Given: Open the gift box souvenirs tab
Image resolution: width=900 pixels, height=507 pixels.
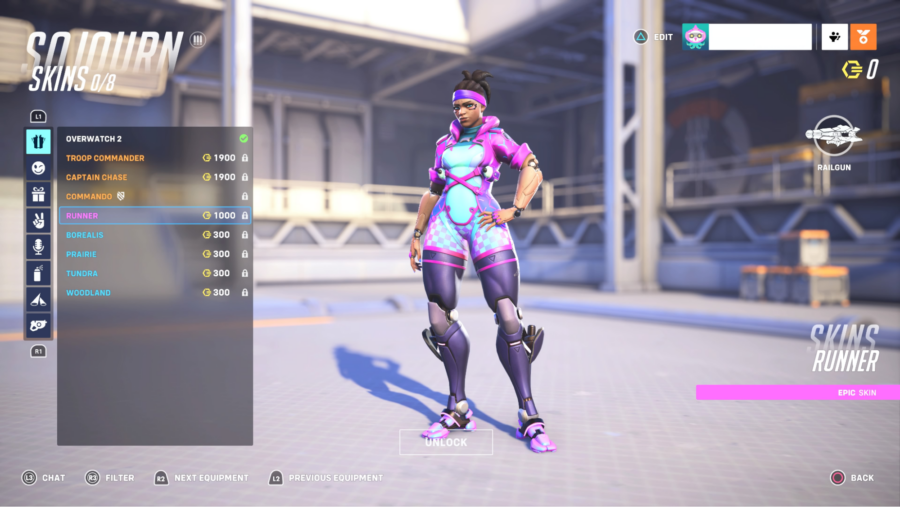Looking at the screenshot, I should click(38, 194).
